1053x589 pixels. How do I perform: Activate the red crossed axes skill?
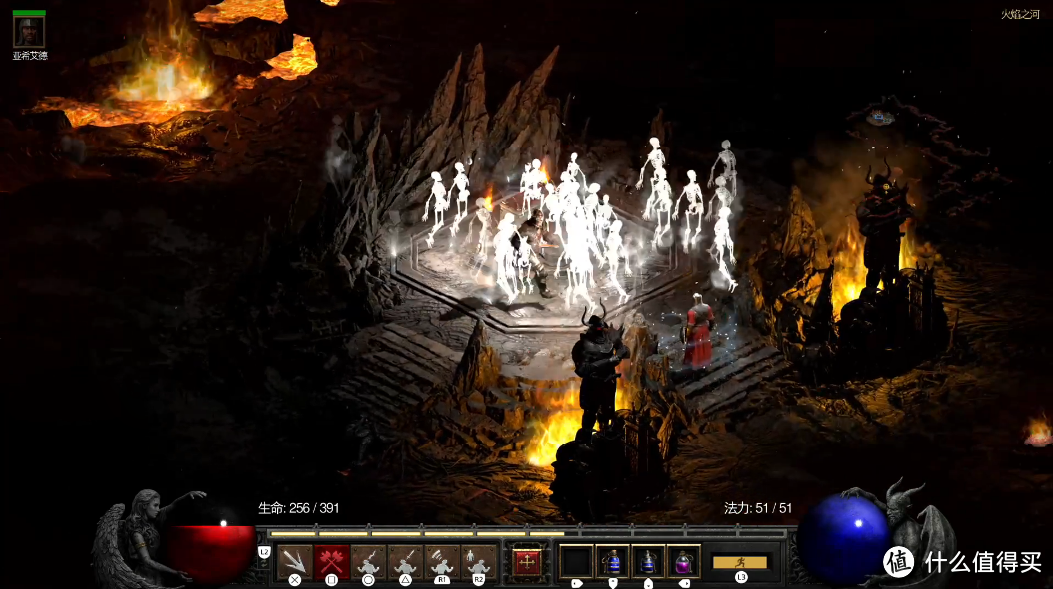coord(331,562)
